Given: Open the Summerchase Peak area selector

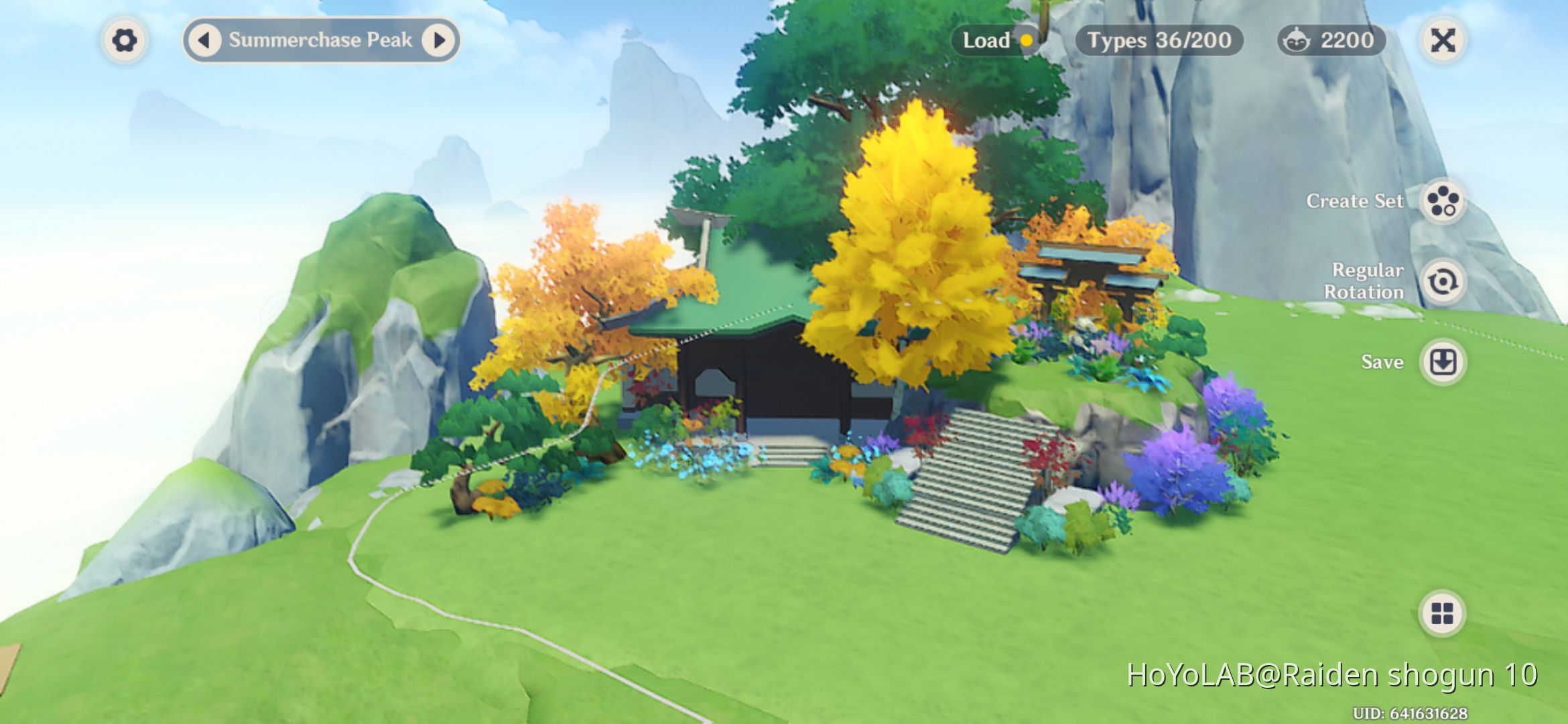Looking at the screenshot, I should (322, 40).
